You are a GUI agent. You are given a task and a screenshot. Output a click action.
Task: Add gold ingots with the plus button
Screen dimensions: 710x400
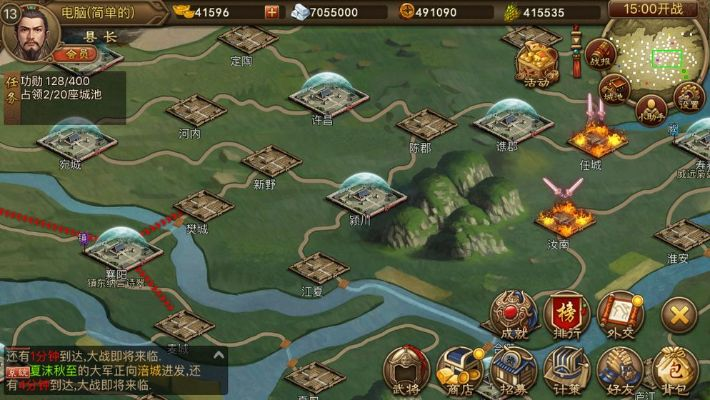(272, 12)
